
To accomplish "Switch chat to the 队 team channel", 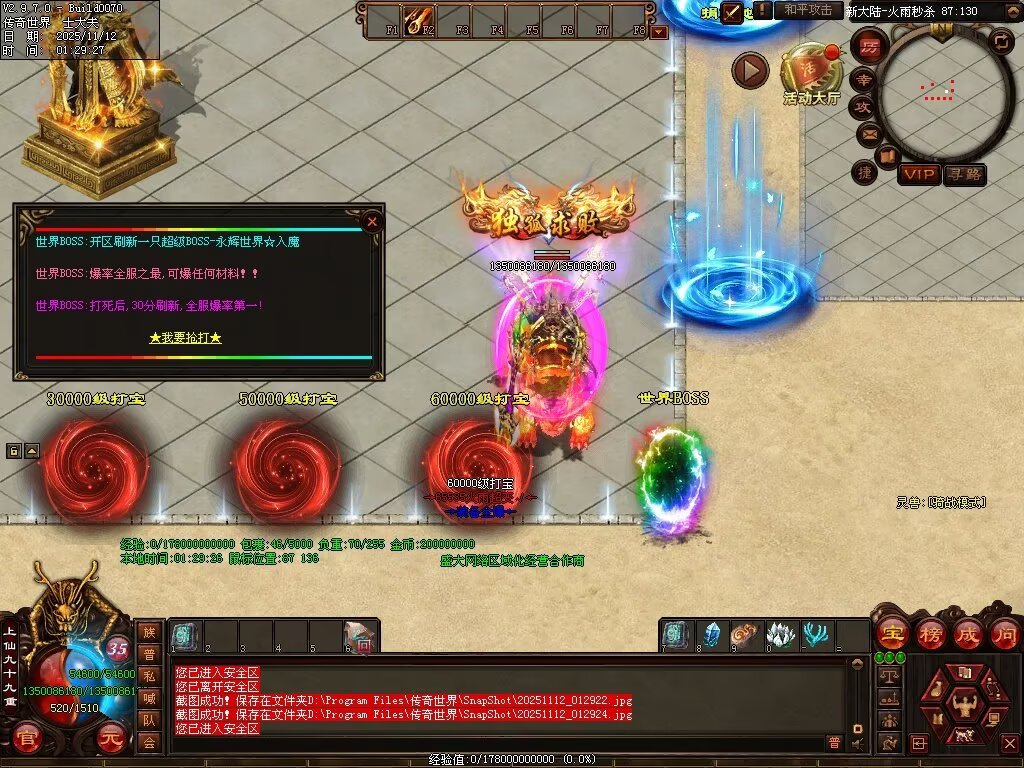I will (149, 720).
